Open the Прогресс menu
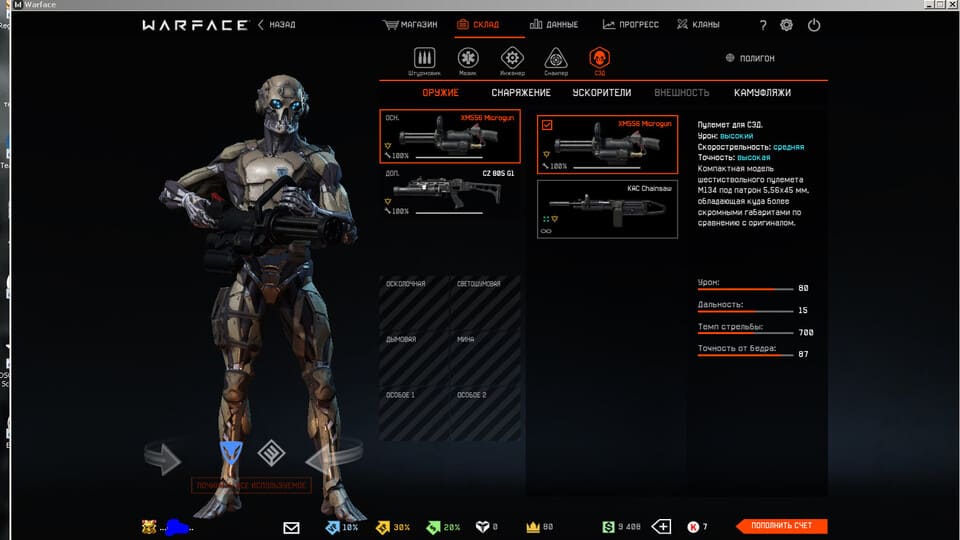960x540 pixels. 631,24
